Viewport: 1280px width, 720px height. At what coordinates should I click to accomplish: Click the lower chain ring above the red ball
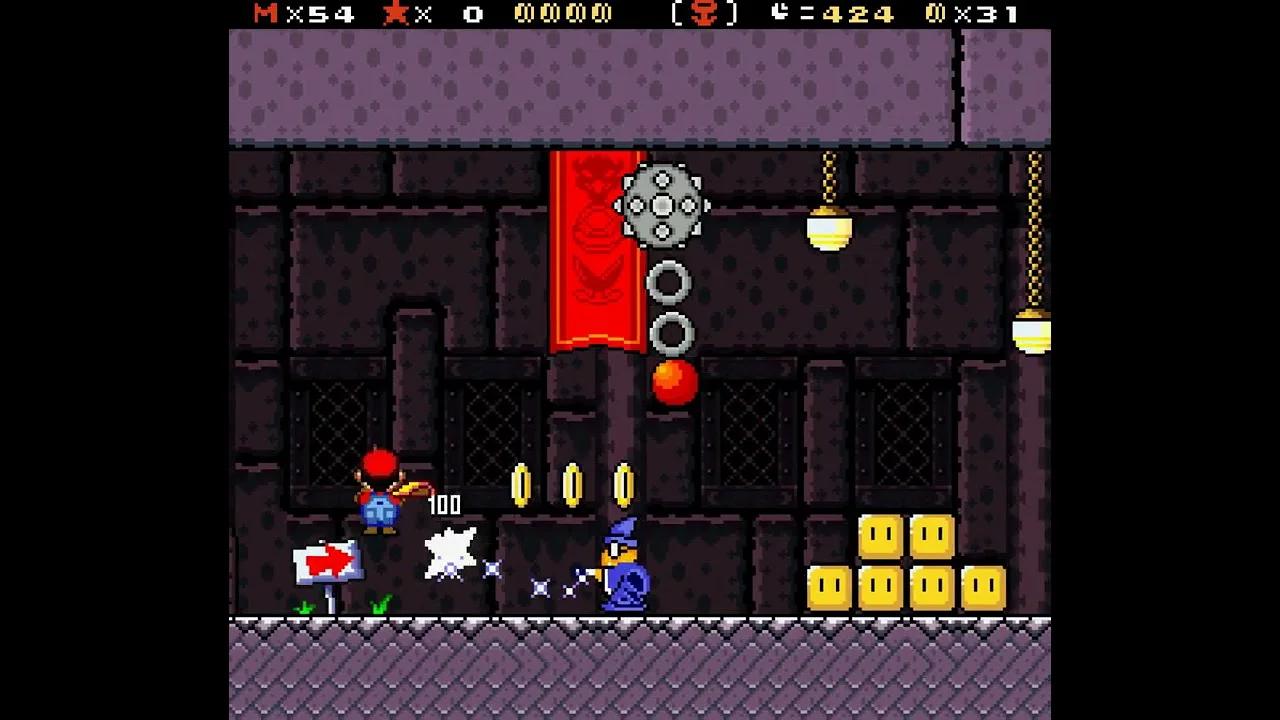[x=673, y=333]
